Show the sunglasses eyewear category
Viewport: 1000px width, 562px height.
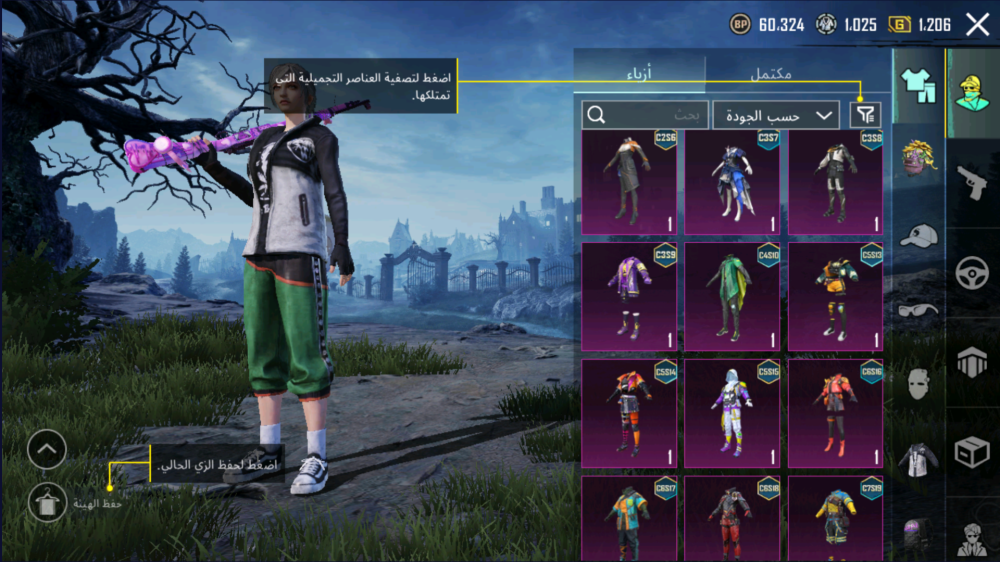(x=917, y=310)
